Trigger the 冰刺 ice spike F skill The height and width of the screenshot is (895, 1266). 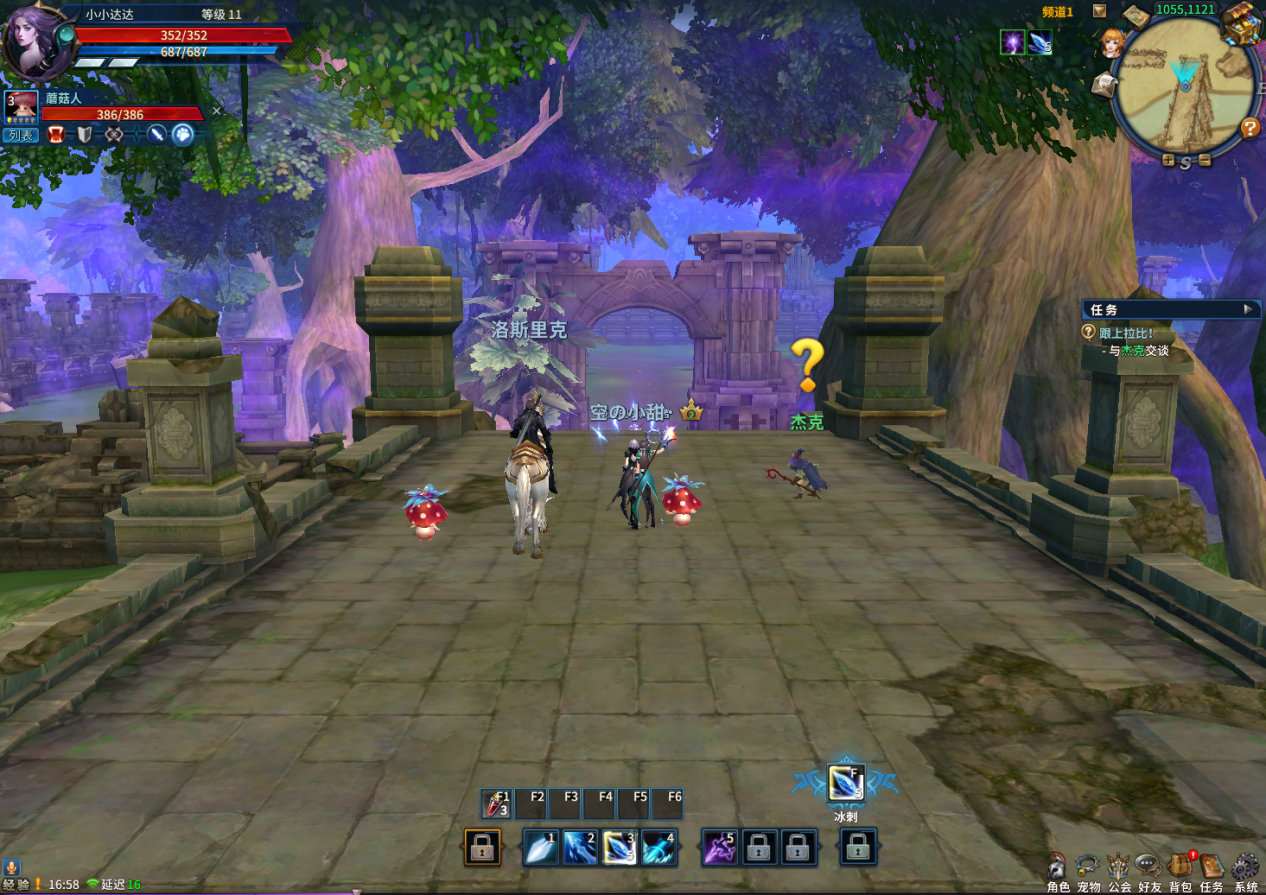pyautogui.click(x=845, y=782)
